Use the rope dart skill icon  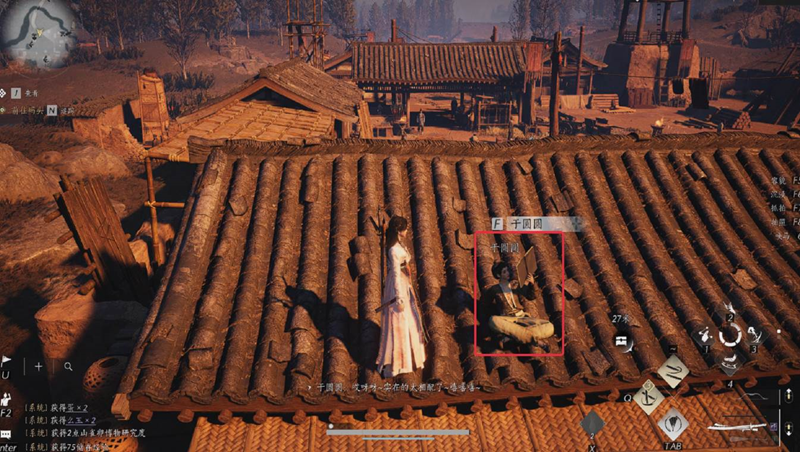(x=672, y=371)
